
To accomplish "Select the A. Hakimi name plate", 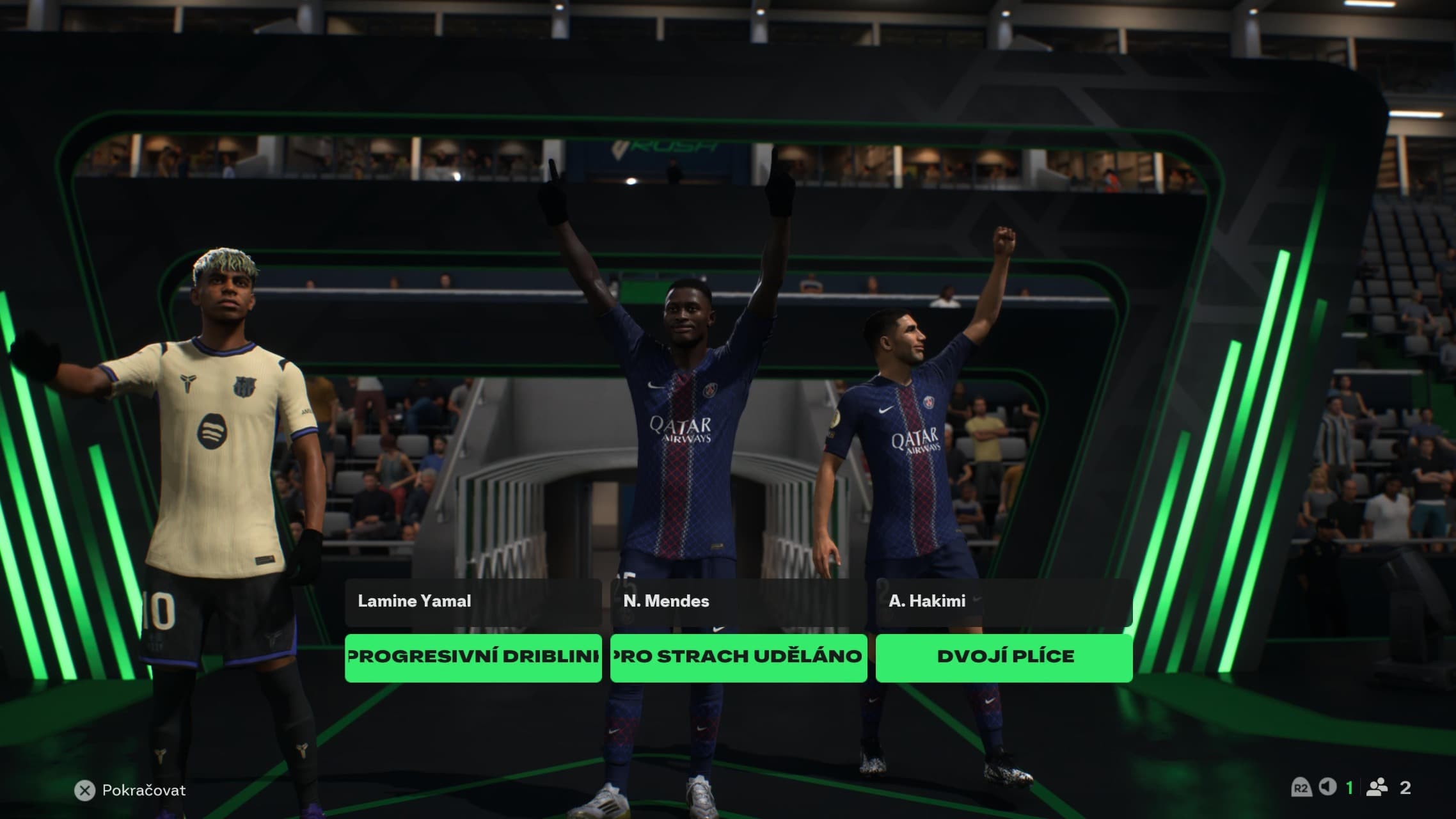I will click(1004, 602).
